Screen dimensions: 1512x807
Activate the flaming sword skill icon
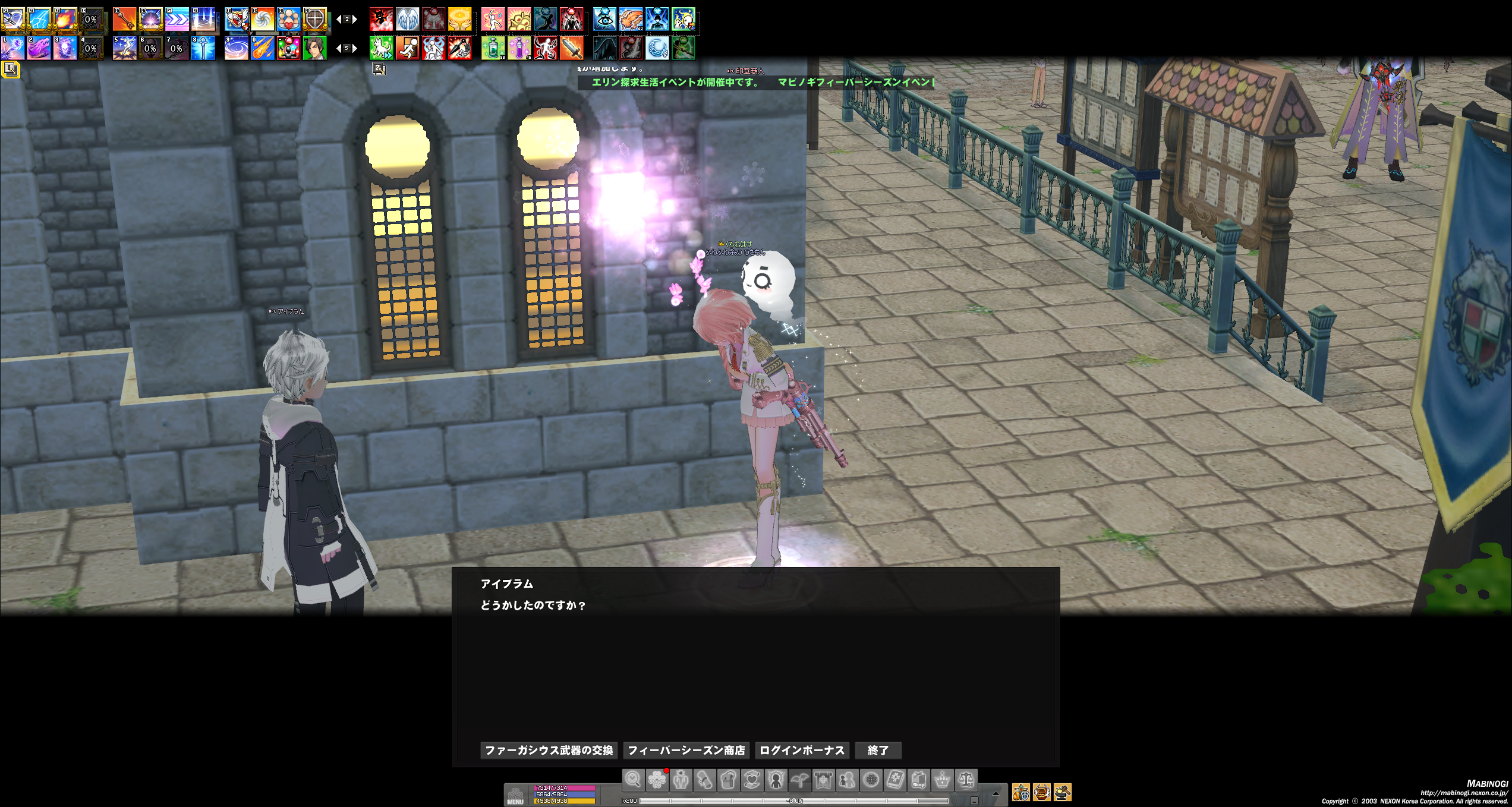[571, 48]
